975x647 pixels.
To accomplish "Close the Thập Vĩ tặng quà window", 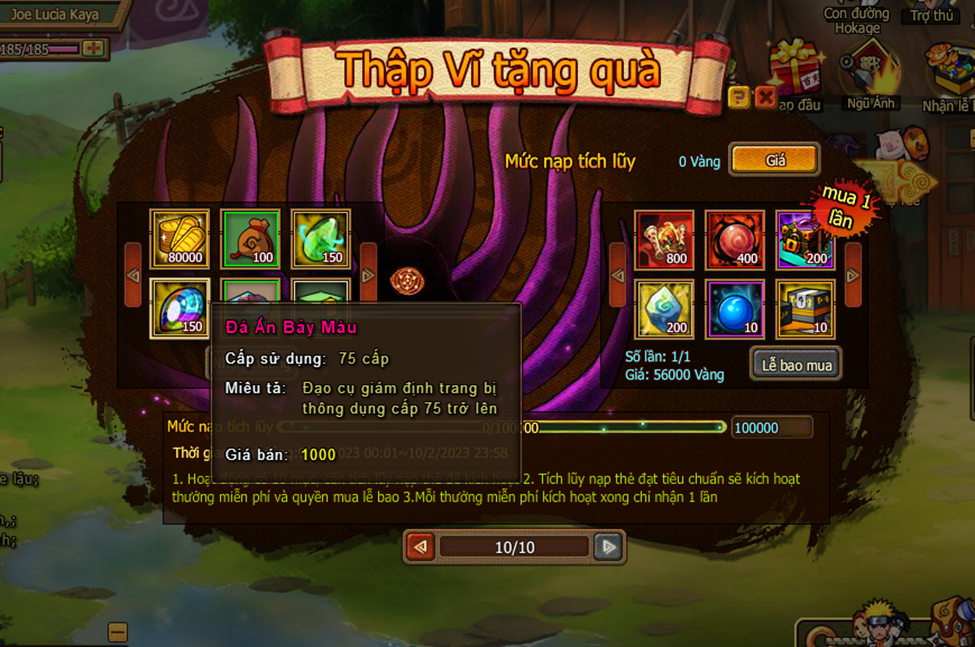I will pos(766,97).
